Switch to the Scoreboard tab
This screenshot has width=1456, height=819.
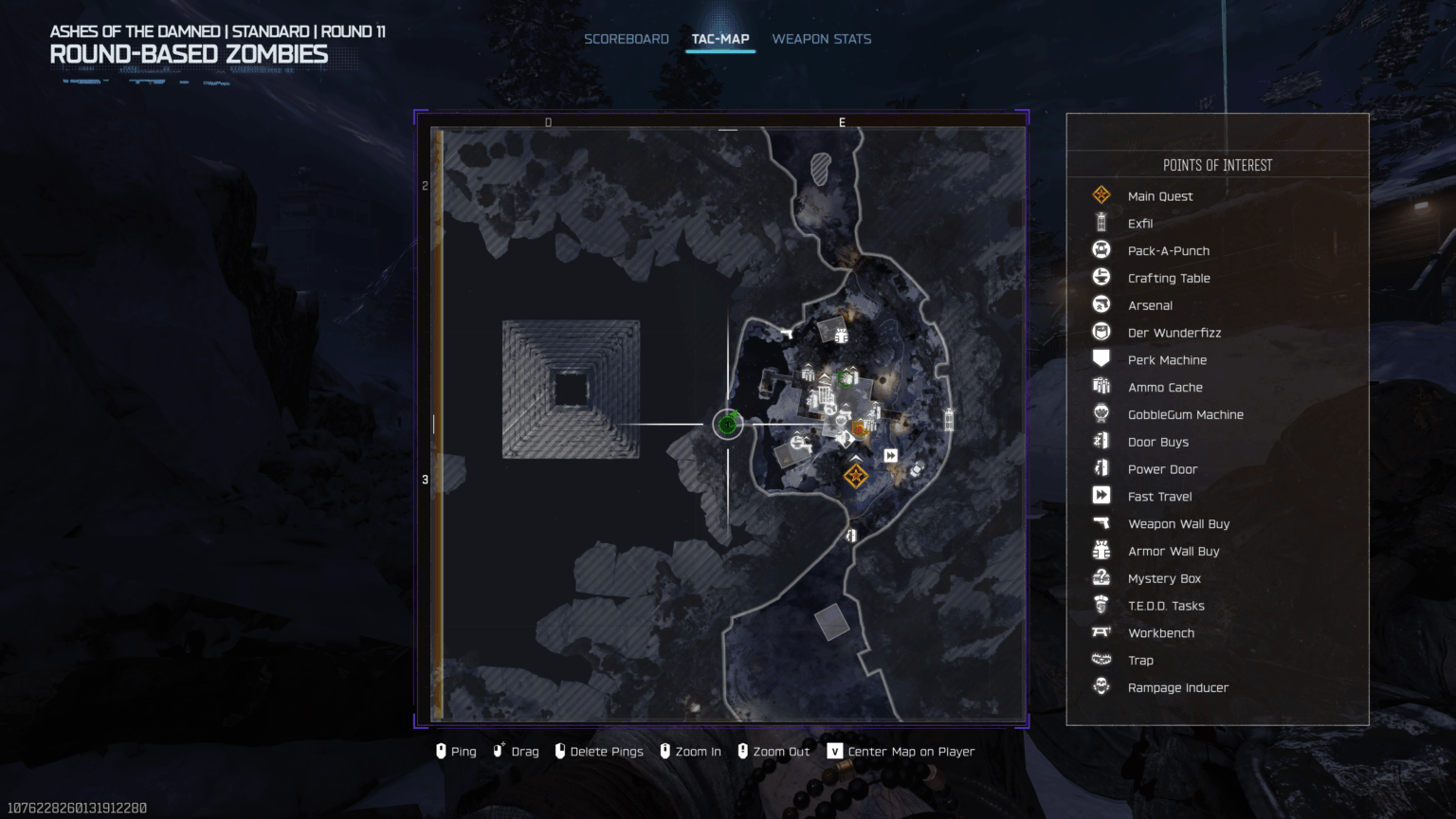click(626, 39)
